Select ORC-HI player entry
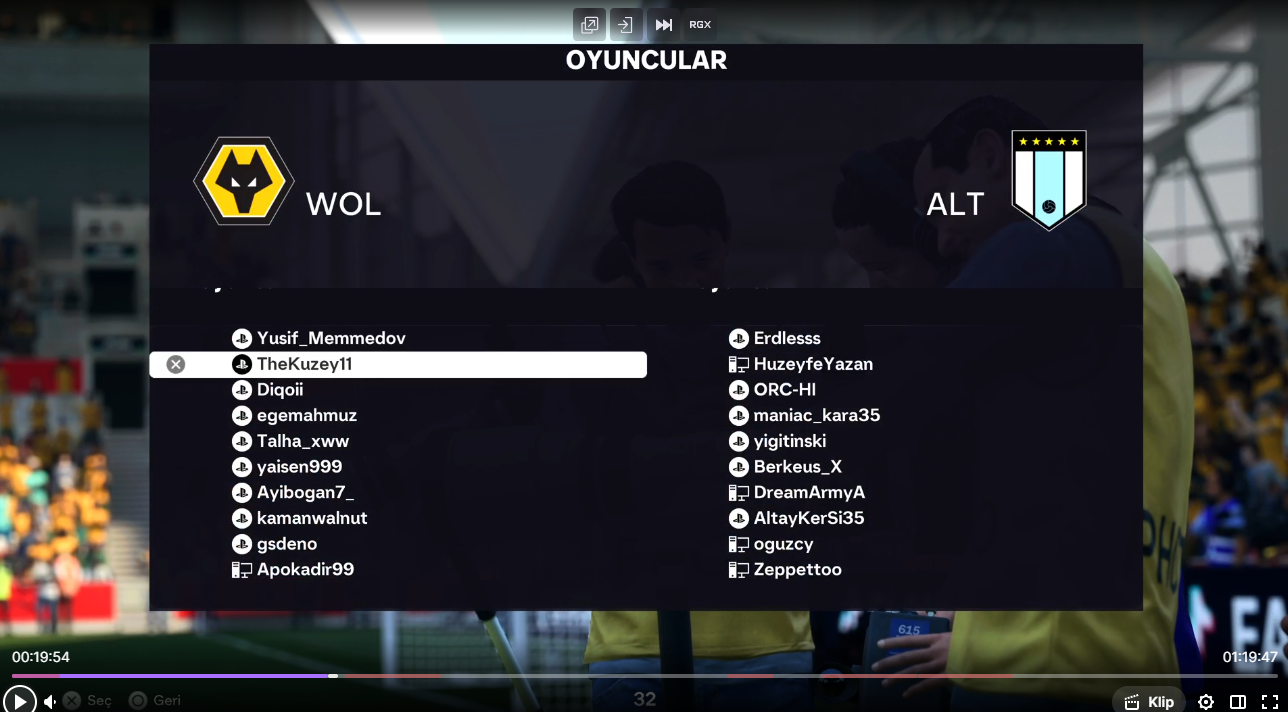The height and width of the screenshot is (712, 1288). click(x=784, y=390)
